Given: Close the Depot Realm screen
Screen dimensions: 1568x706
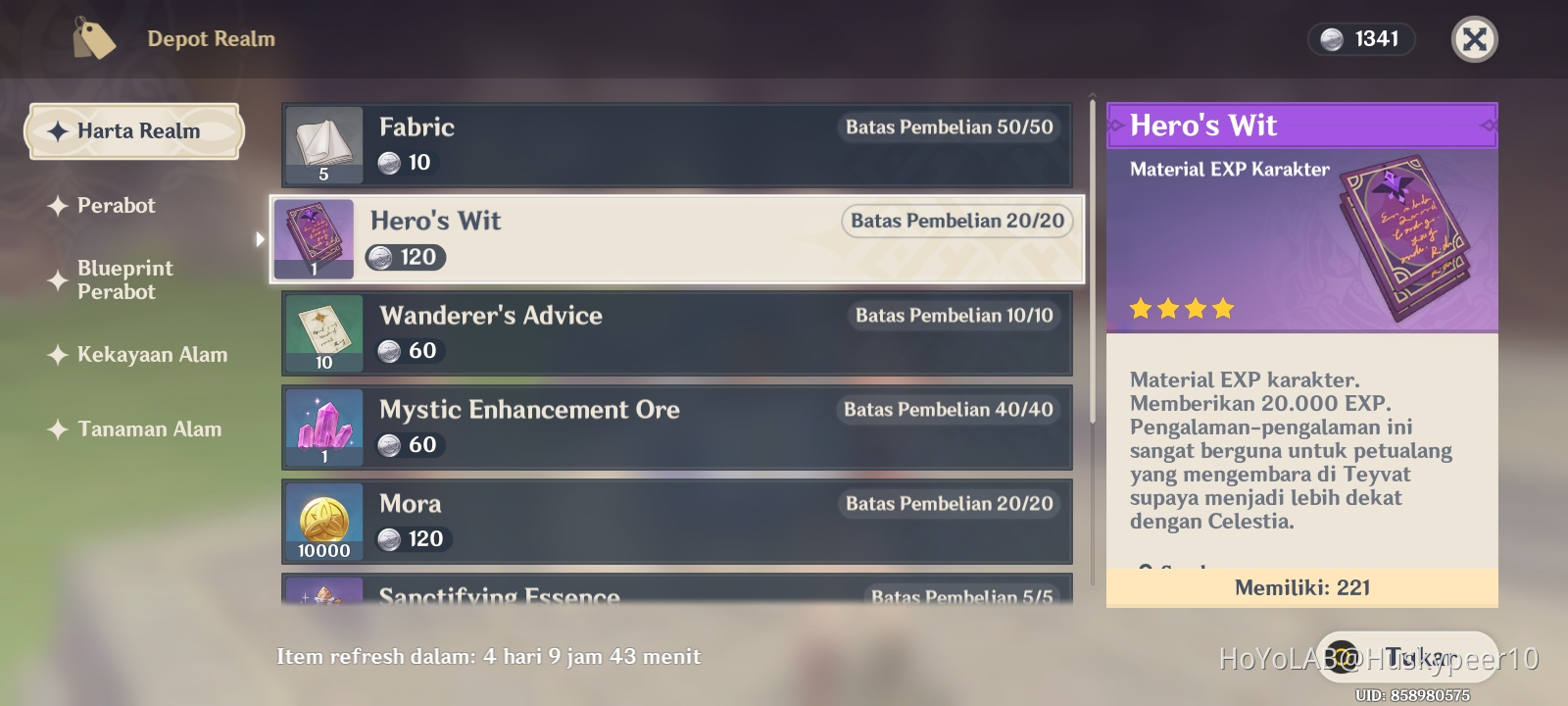Looking at the screenshot, I should point(1475,40).
